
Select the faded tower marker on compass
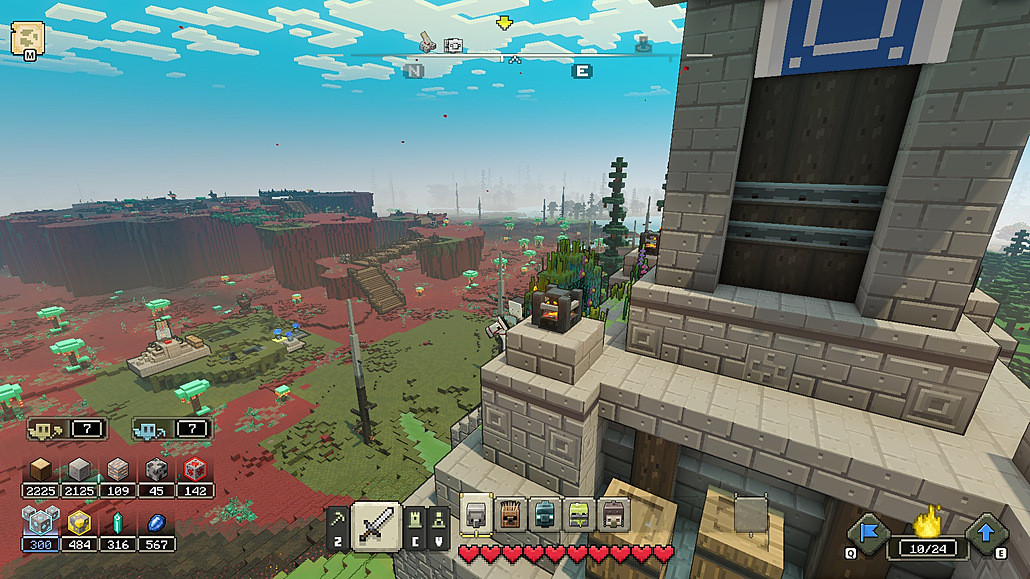[x=643, y=43]
